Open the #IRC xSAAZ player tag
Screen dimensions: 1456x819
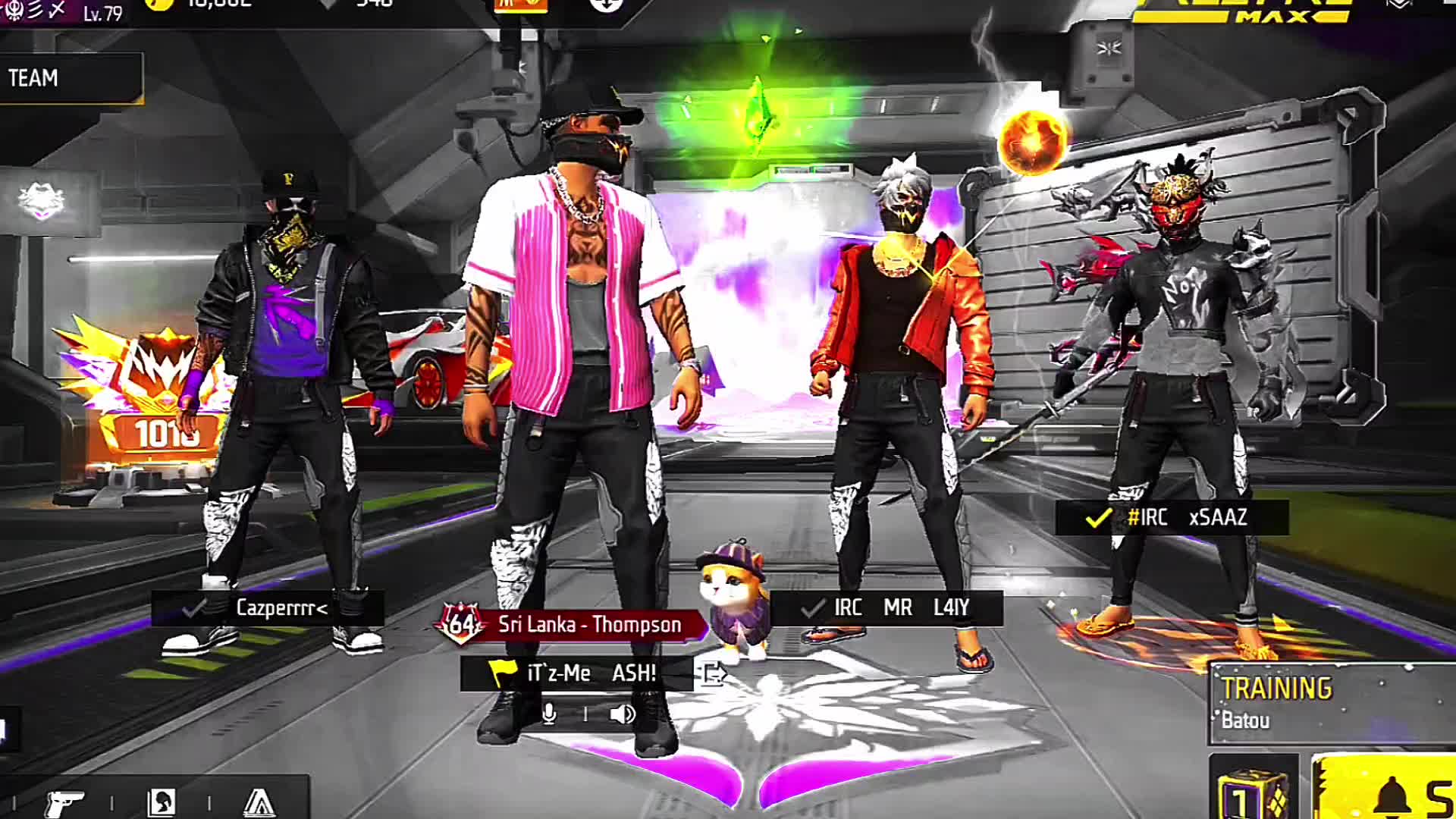pos(1172,518)
